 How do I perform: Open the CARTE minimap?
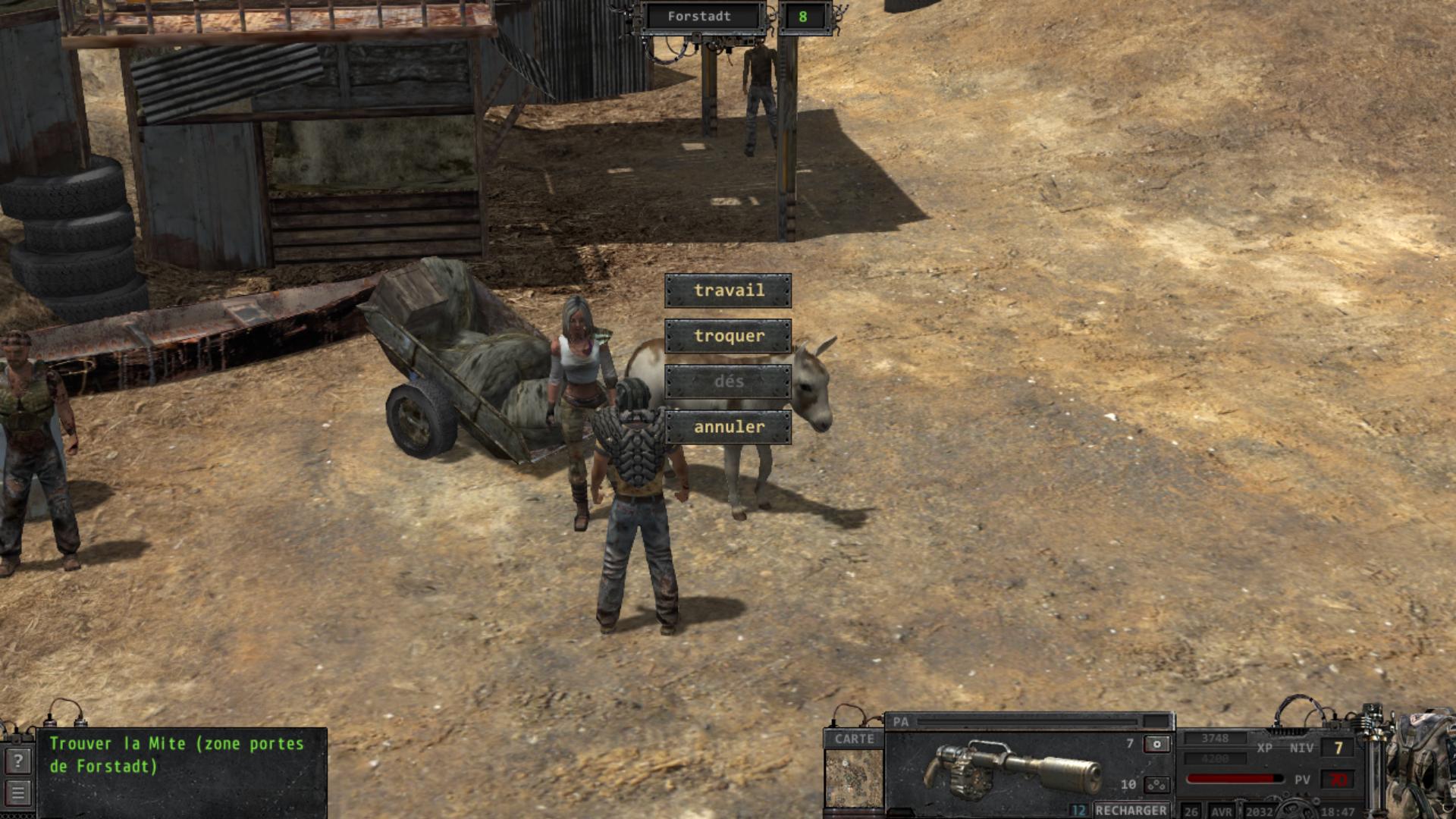pyautogui.click(x=854, y=778)
